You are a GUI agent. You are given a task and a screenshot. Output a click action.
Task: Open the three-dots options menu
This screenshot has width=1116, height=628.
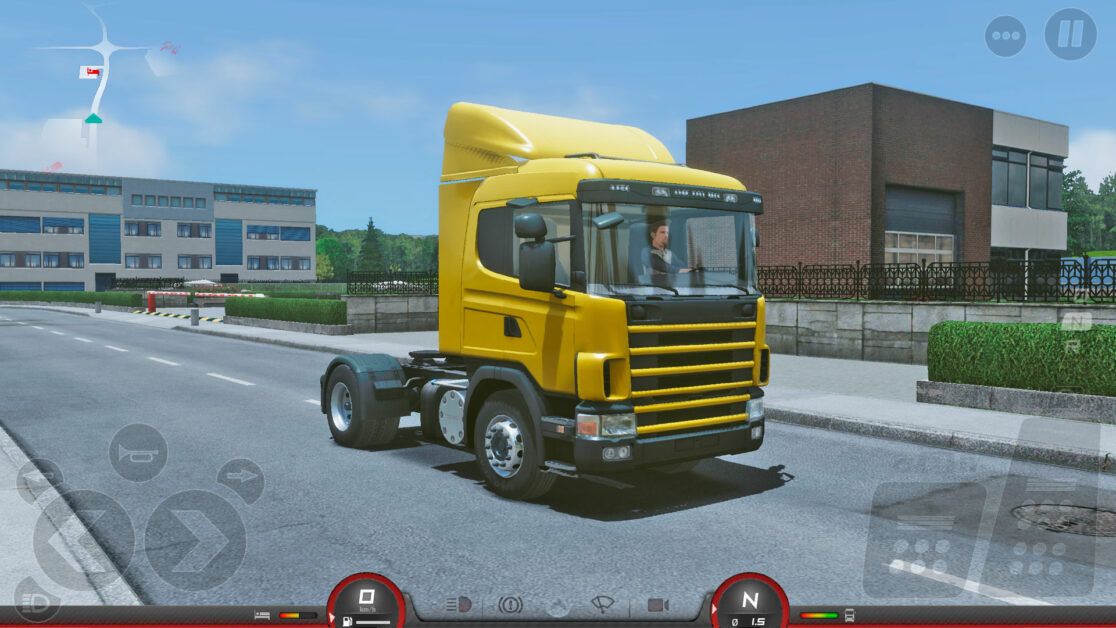click(x=1005, y=36)
